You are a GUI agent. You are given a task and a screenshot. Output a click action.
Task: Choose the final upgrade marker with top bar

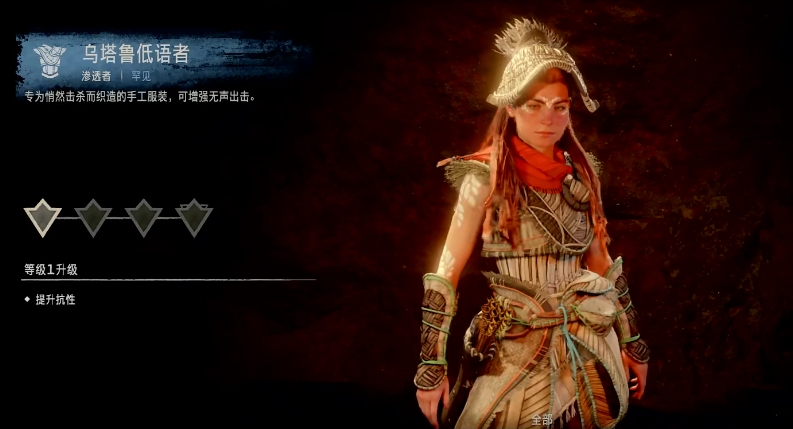pyautogui.click(x=194, y=216)
